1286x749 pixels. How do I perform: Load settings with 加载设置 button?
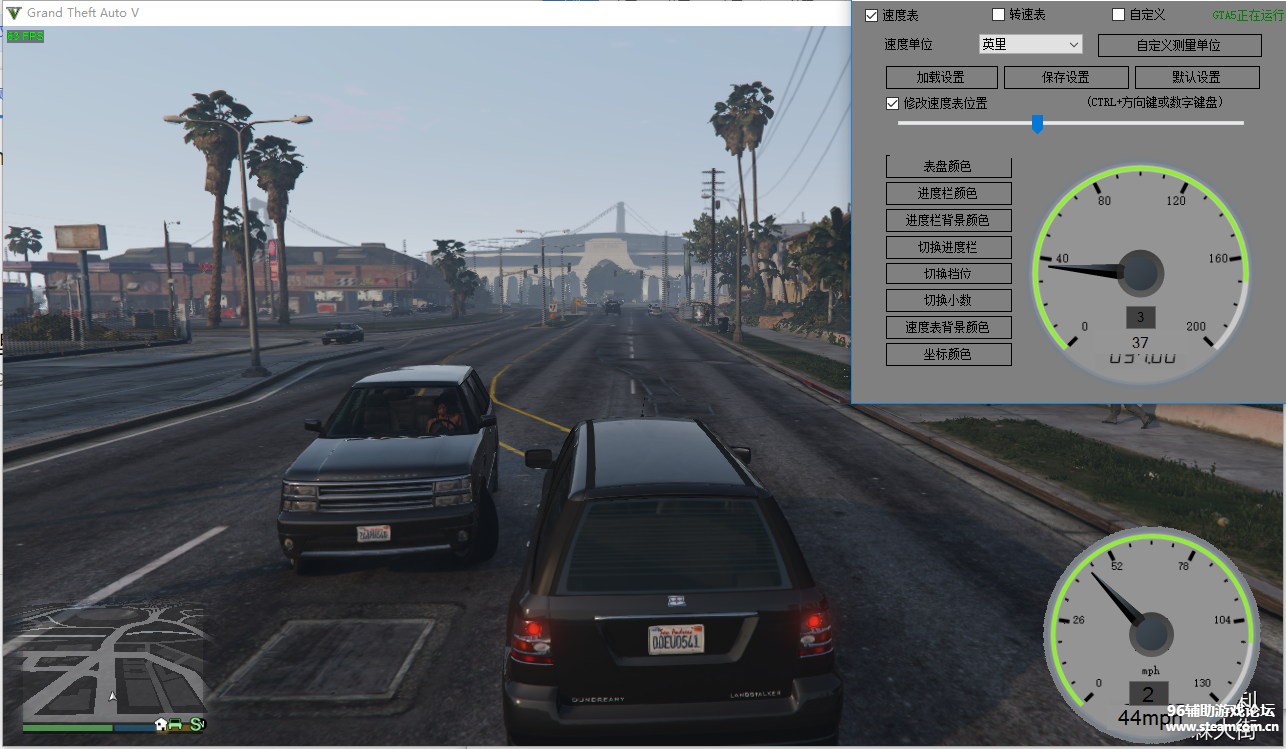tap(941, 78)
